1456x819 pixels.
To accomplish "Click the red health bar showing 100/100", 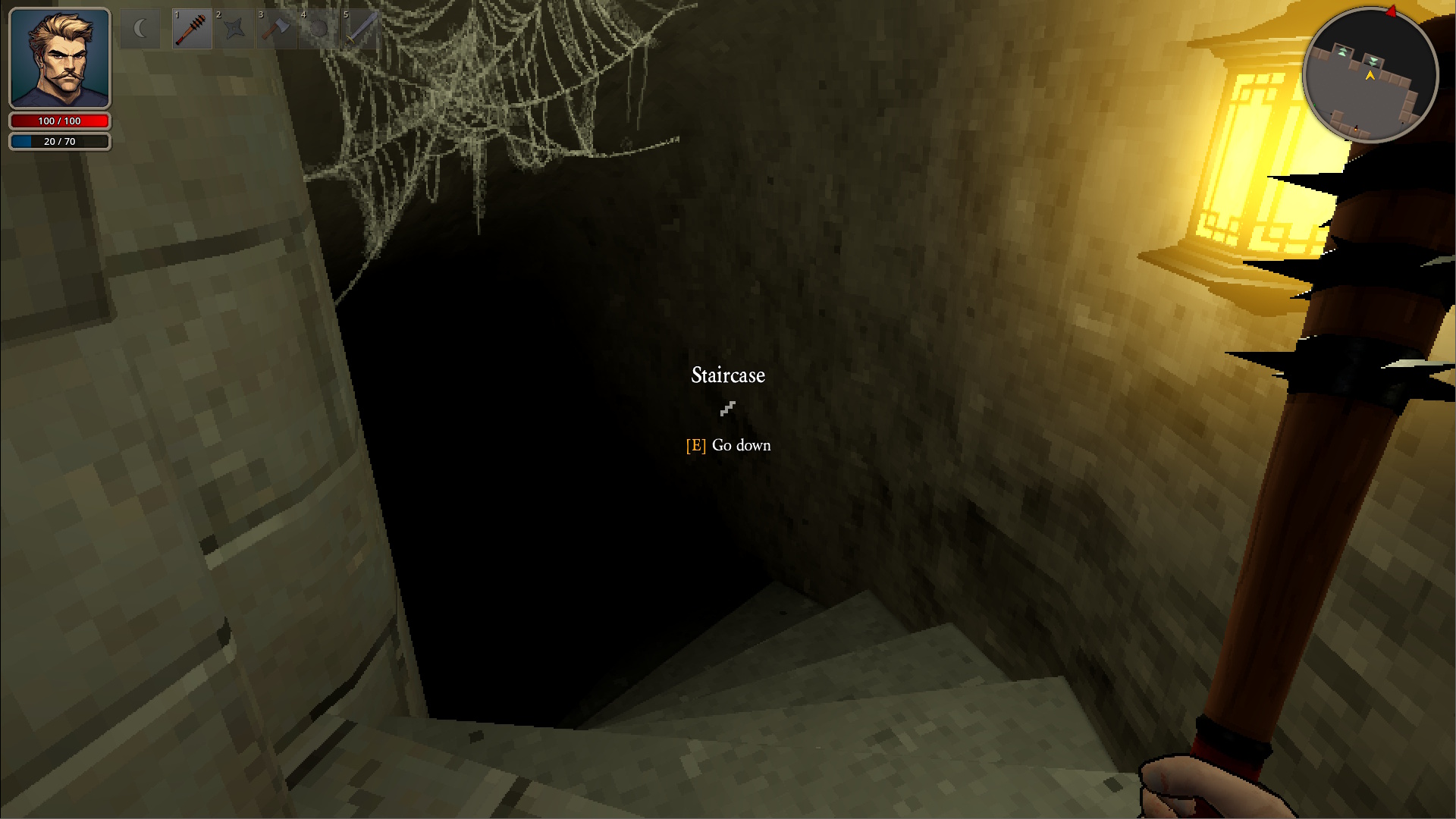I will pyautogui.click(x=60, y=121).
